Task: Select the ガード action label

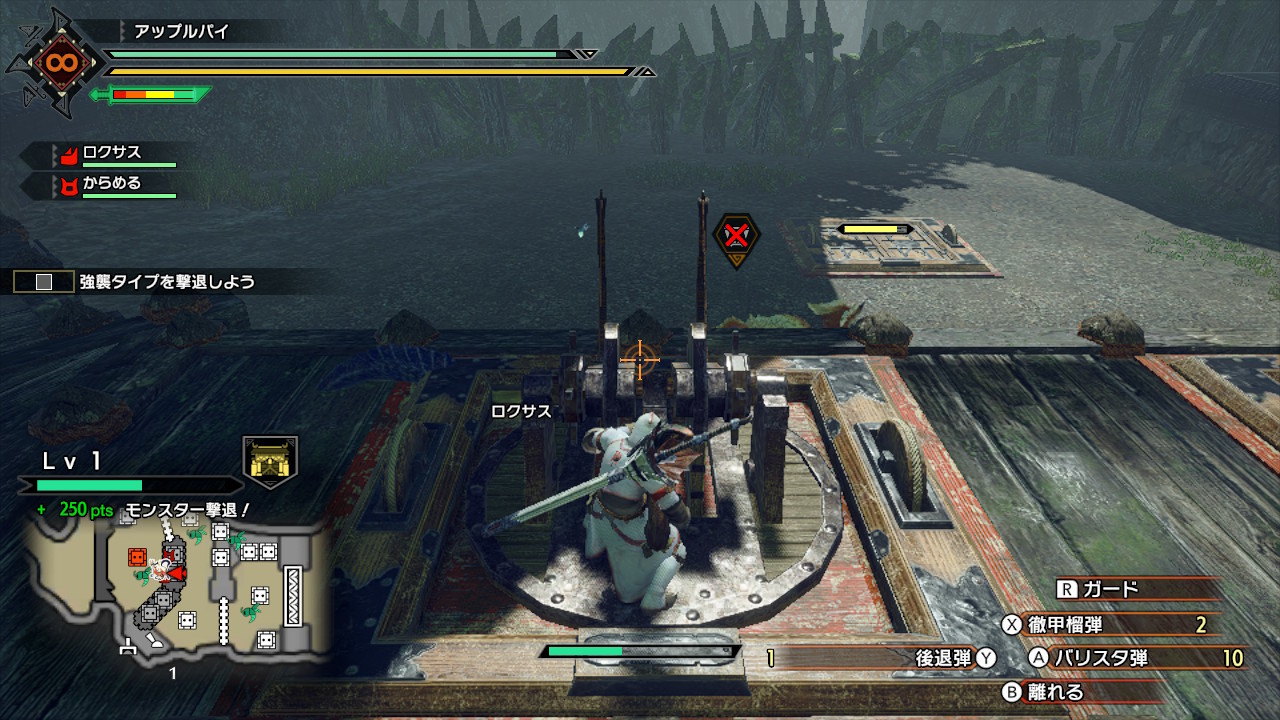Action: 1110,590
